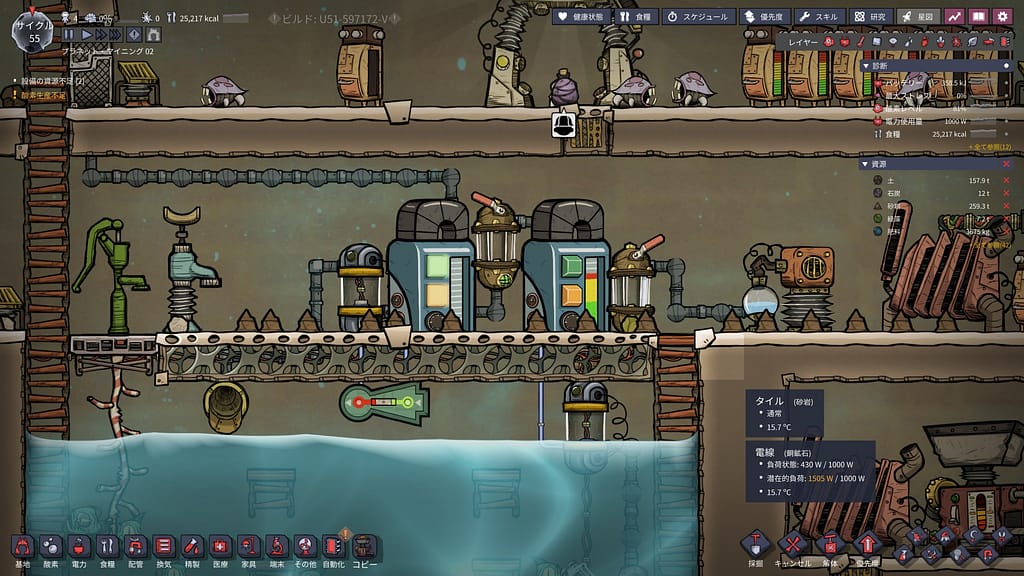Select the 酸素 (Oxygen) build category

tap(51, 547)
